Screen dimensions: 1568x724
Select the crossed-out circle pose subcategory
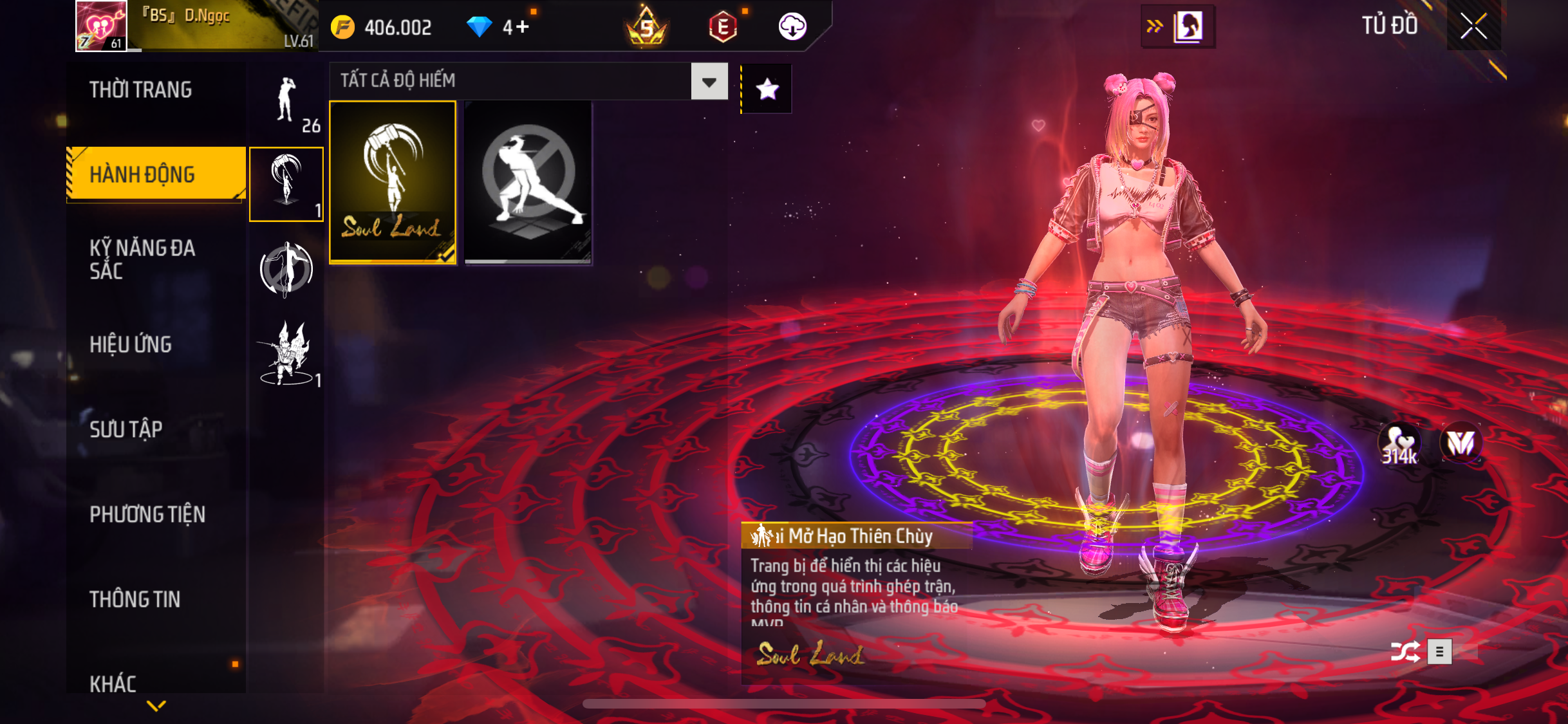[286, 269]
